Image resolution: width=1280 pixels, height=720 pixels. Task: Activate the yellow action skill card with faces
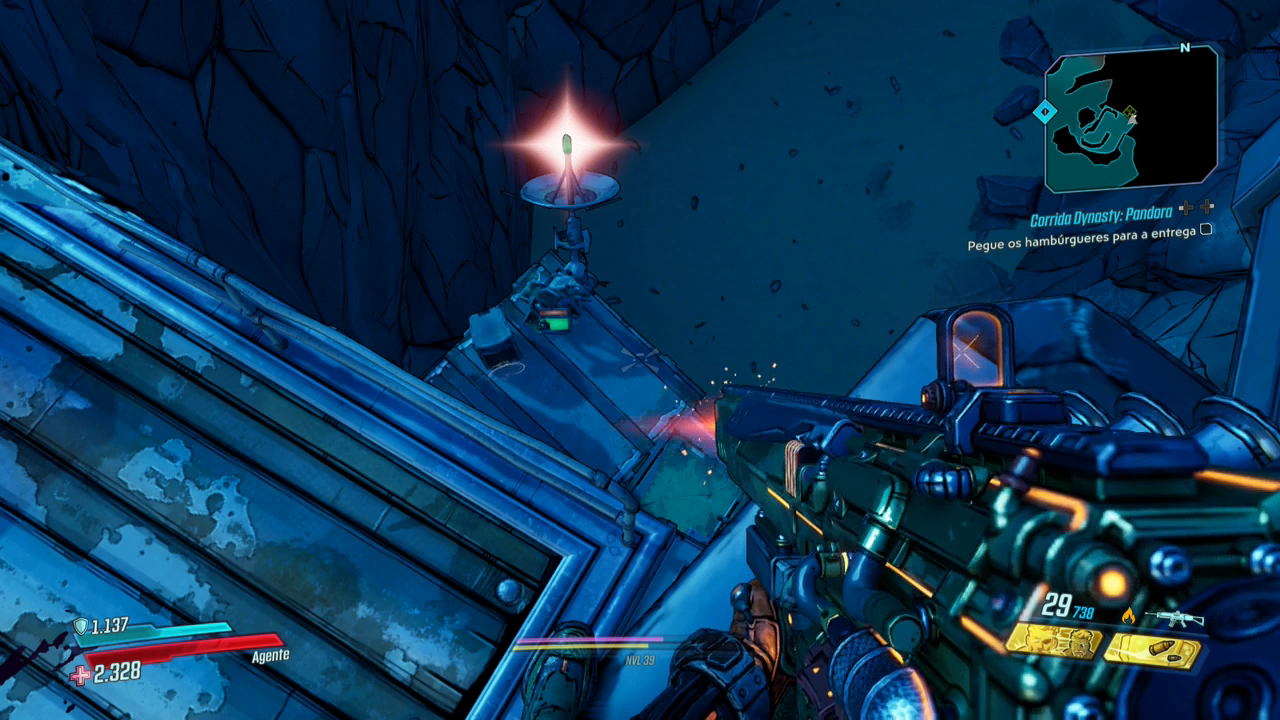(x=1054, y=641)
